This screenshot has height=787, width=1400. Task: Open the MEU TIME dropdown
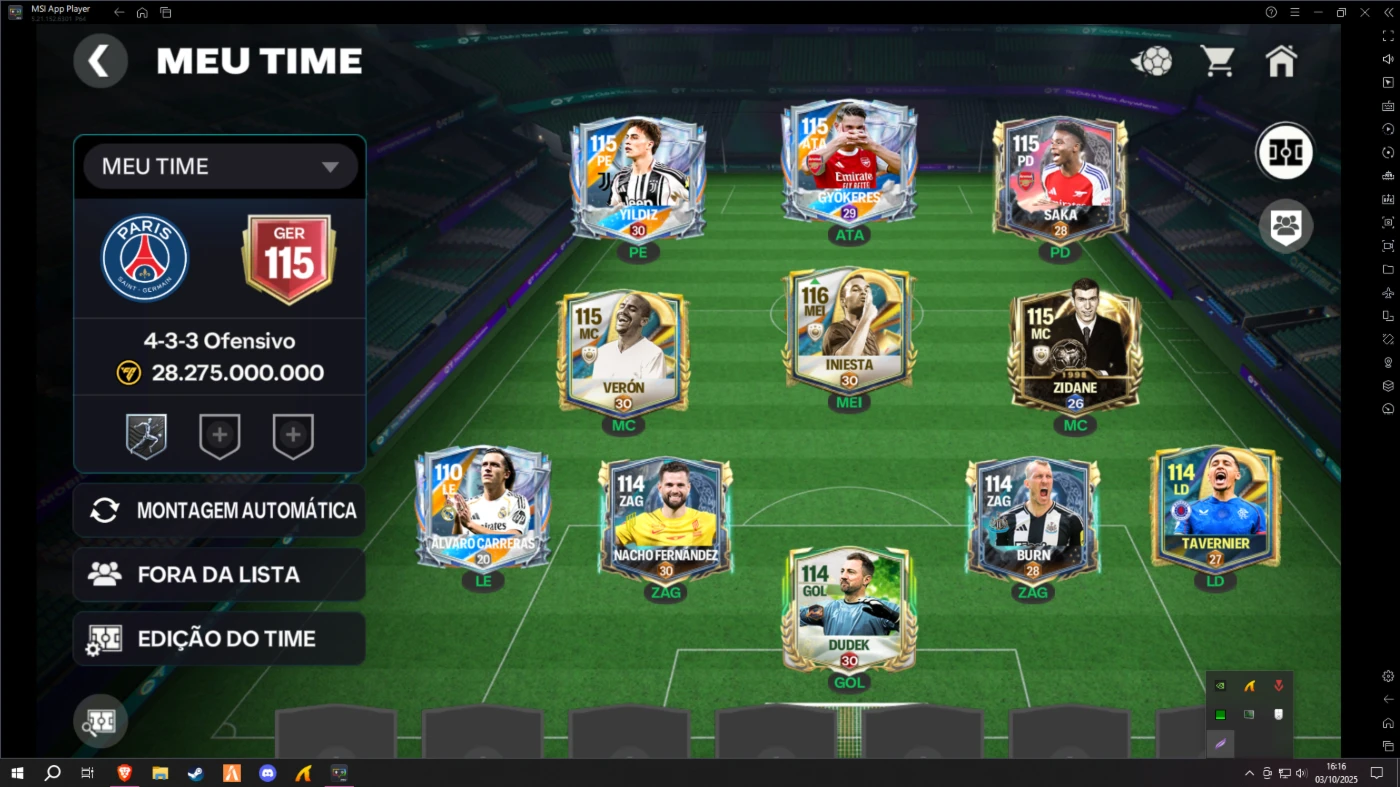[x=220, y=166]
